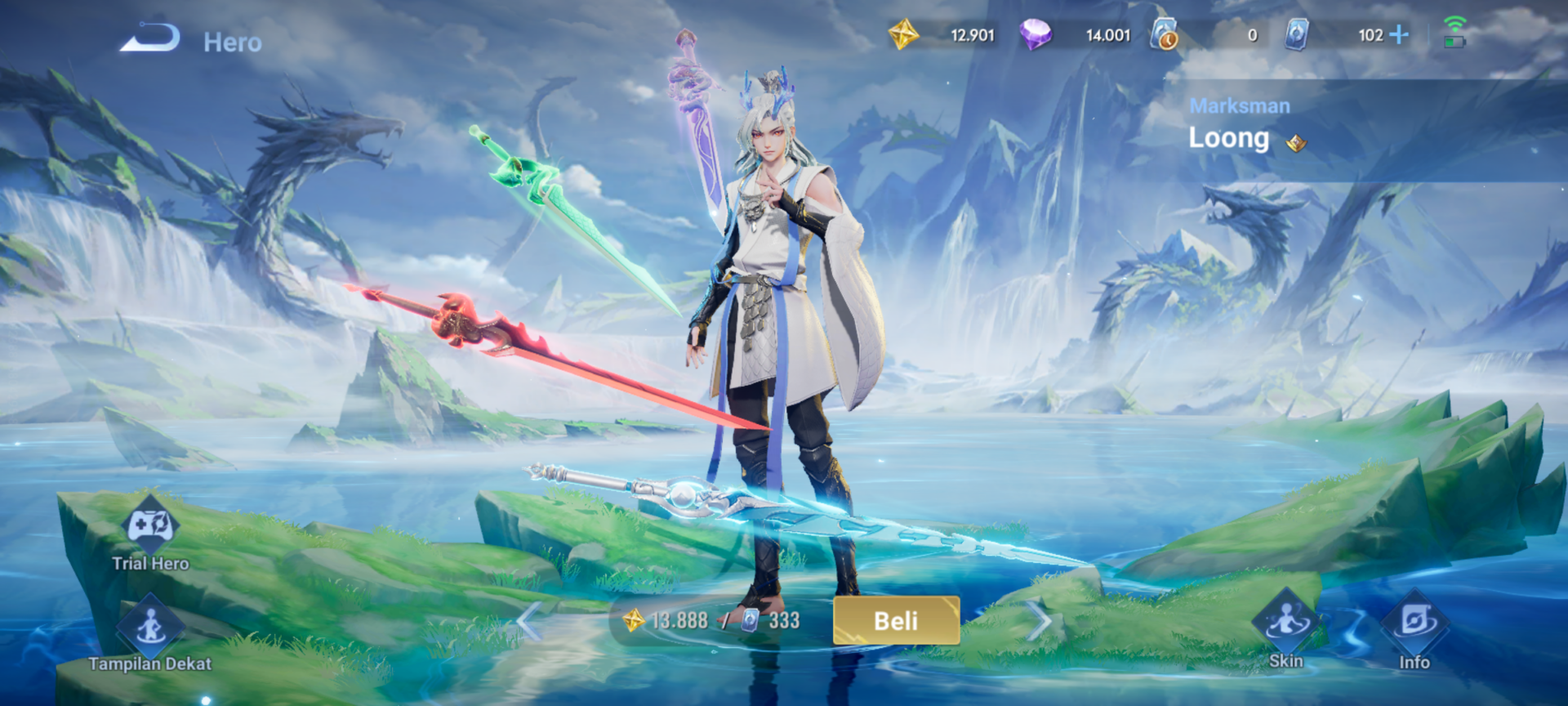The height and width of the screenshot is (706, 1568).
Task: Tap the plus to add more cards
Action: click(x=1398, y=35)
